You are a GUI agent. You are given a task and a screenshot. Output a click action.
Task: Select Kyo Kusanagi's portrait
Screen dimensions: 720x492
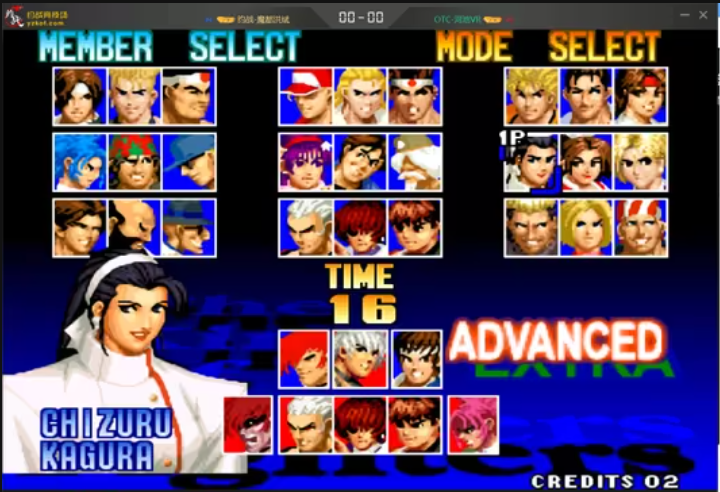[79, 96]
